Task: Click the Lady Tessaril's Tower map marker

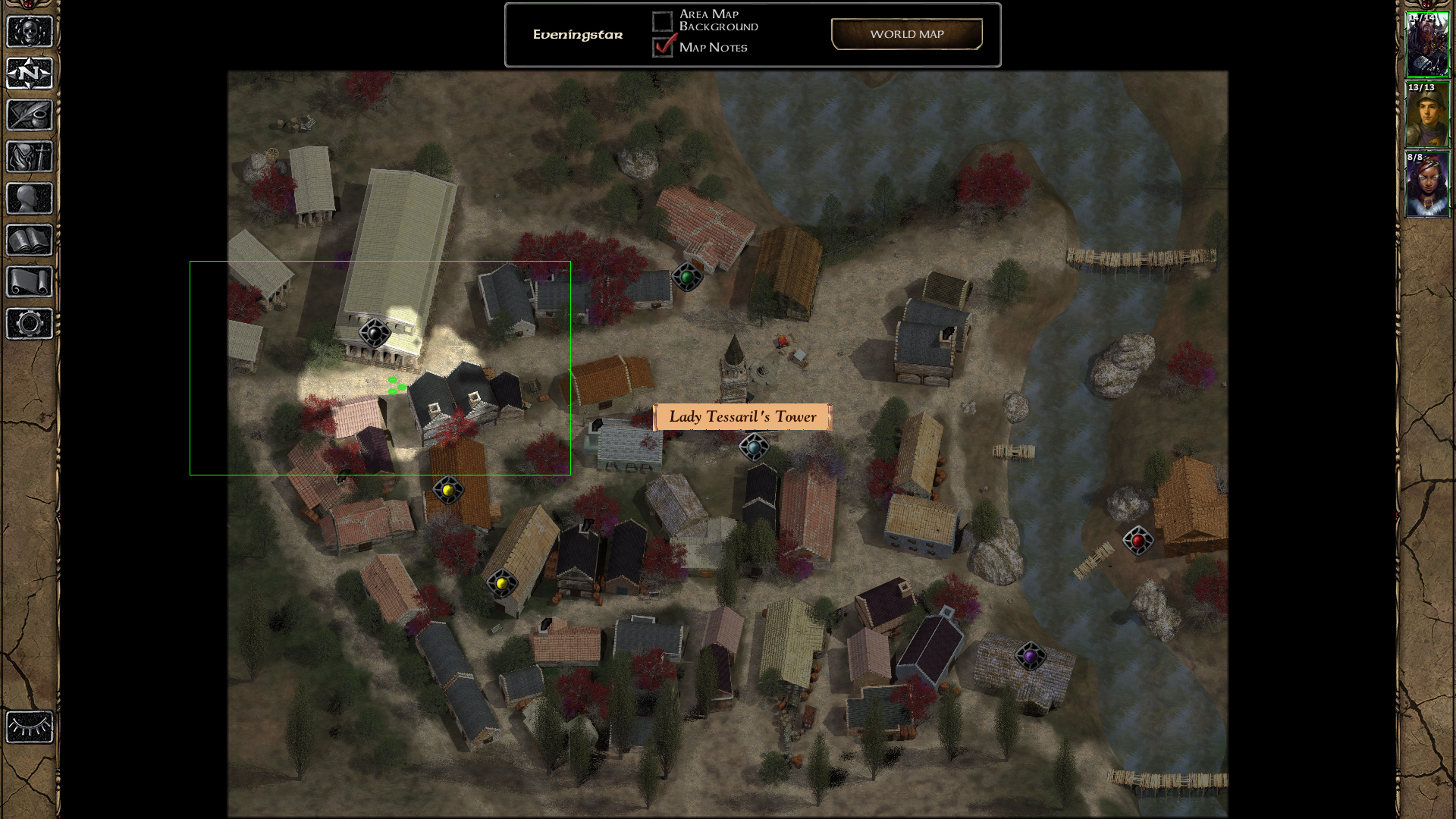Action: (754, 447)
